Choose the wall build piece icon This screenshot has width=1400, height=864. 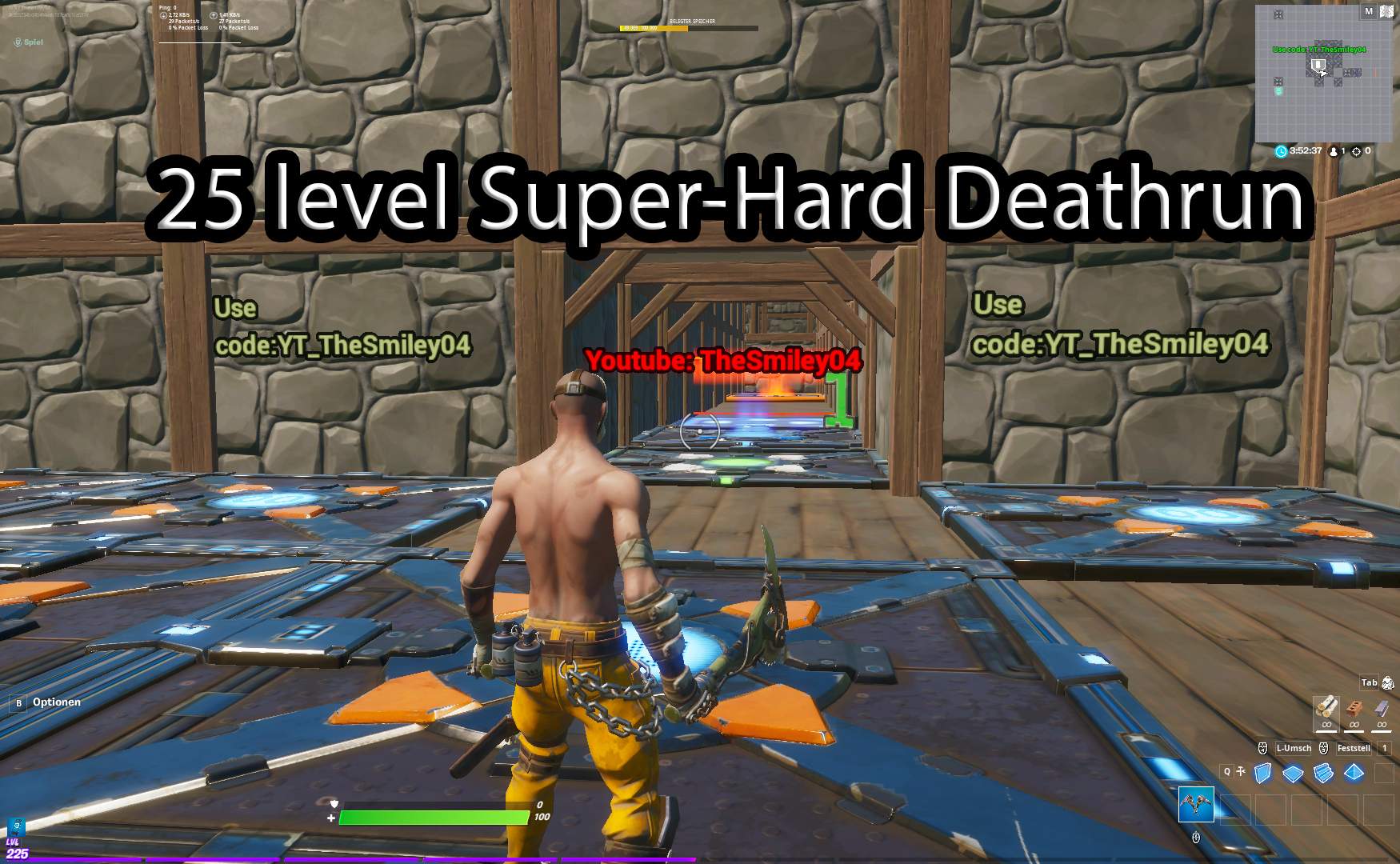click(x=1262, y=773)
